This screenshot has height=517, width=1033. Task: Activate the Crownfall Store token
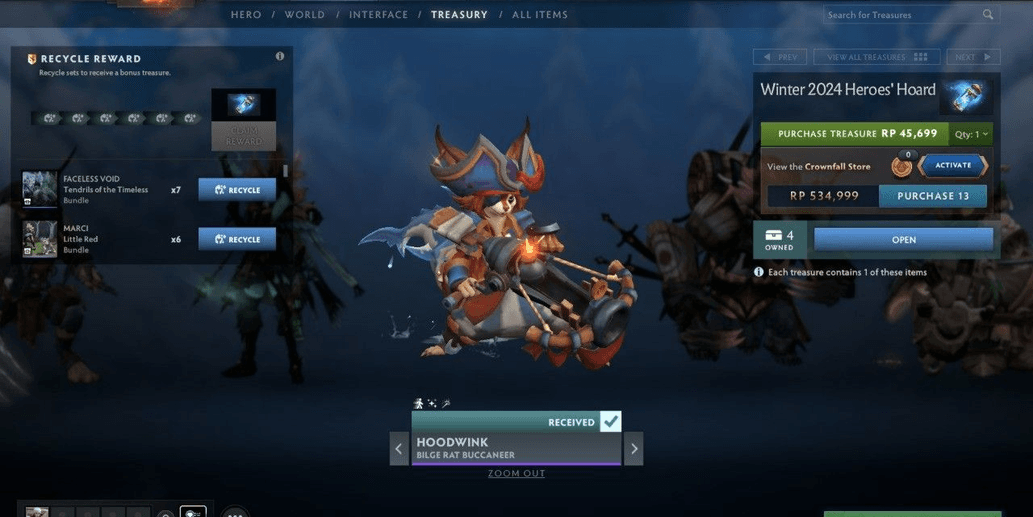953,166
